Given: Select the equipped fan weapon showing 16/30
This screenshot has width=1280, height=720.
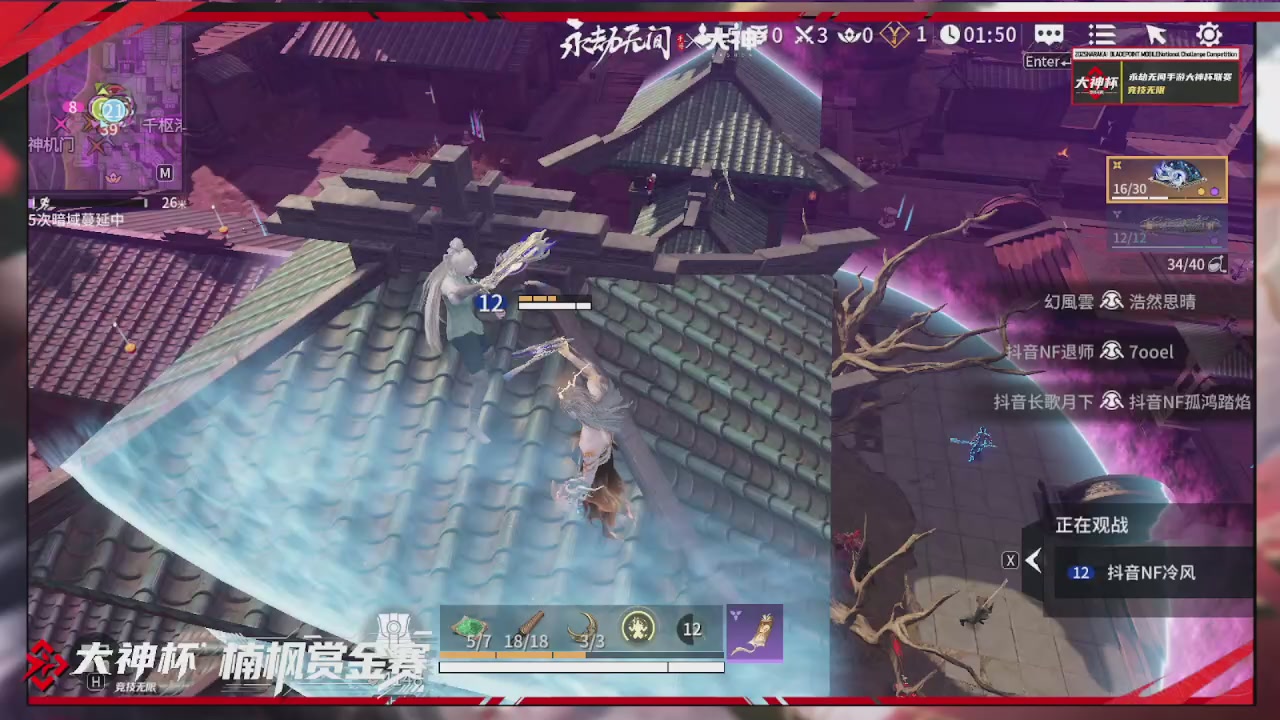Looking at the screenshot, I should coord(1167,178).
